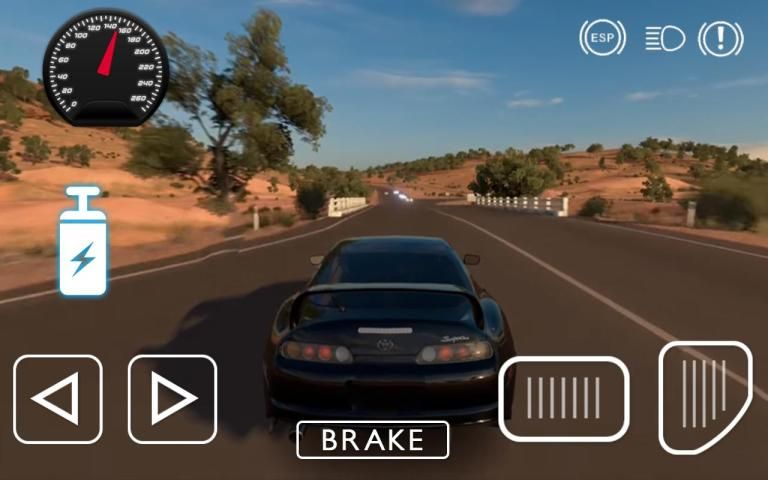Switch on the headlights icon
Screen dimensions: 768x480
664,38
